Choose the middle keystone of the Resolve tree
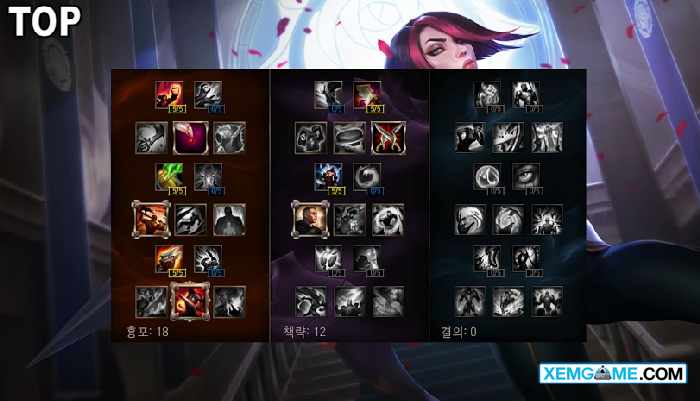 [x=507, y=300]
